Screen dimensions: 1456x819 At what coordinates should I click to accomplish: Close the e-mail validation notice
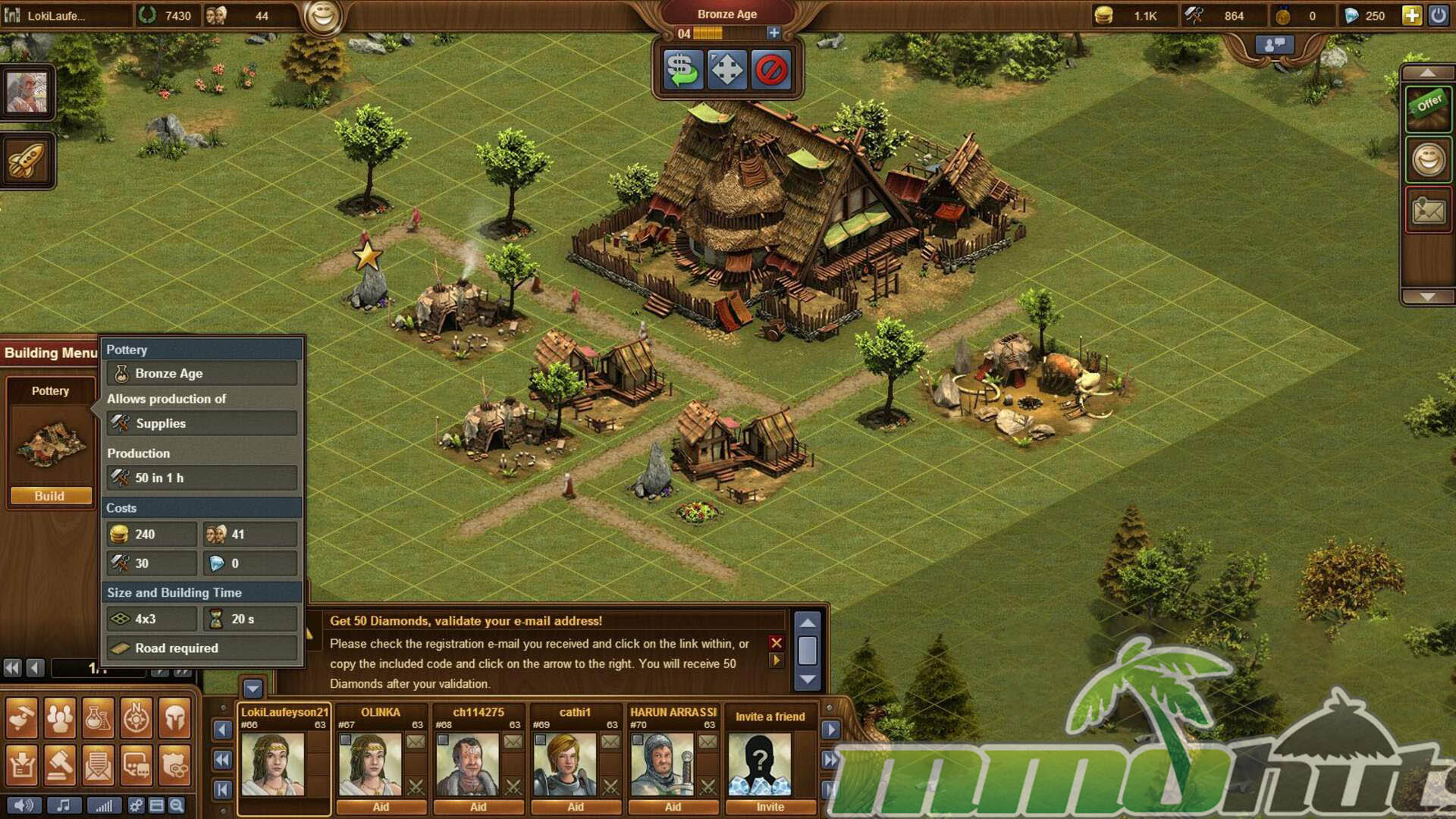pyautogui.click(x=776, y=642)
